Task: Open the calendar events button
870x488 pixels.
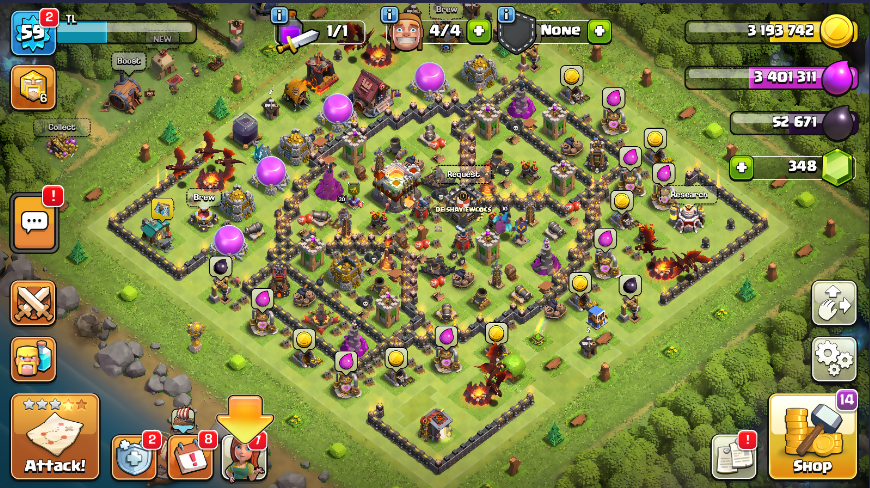Action: click(190, 457)
